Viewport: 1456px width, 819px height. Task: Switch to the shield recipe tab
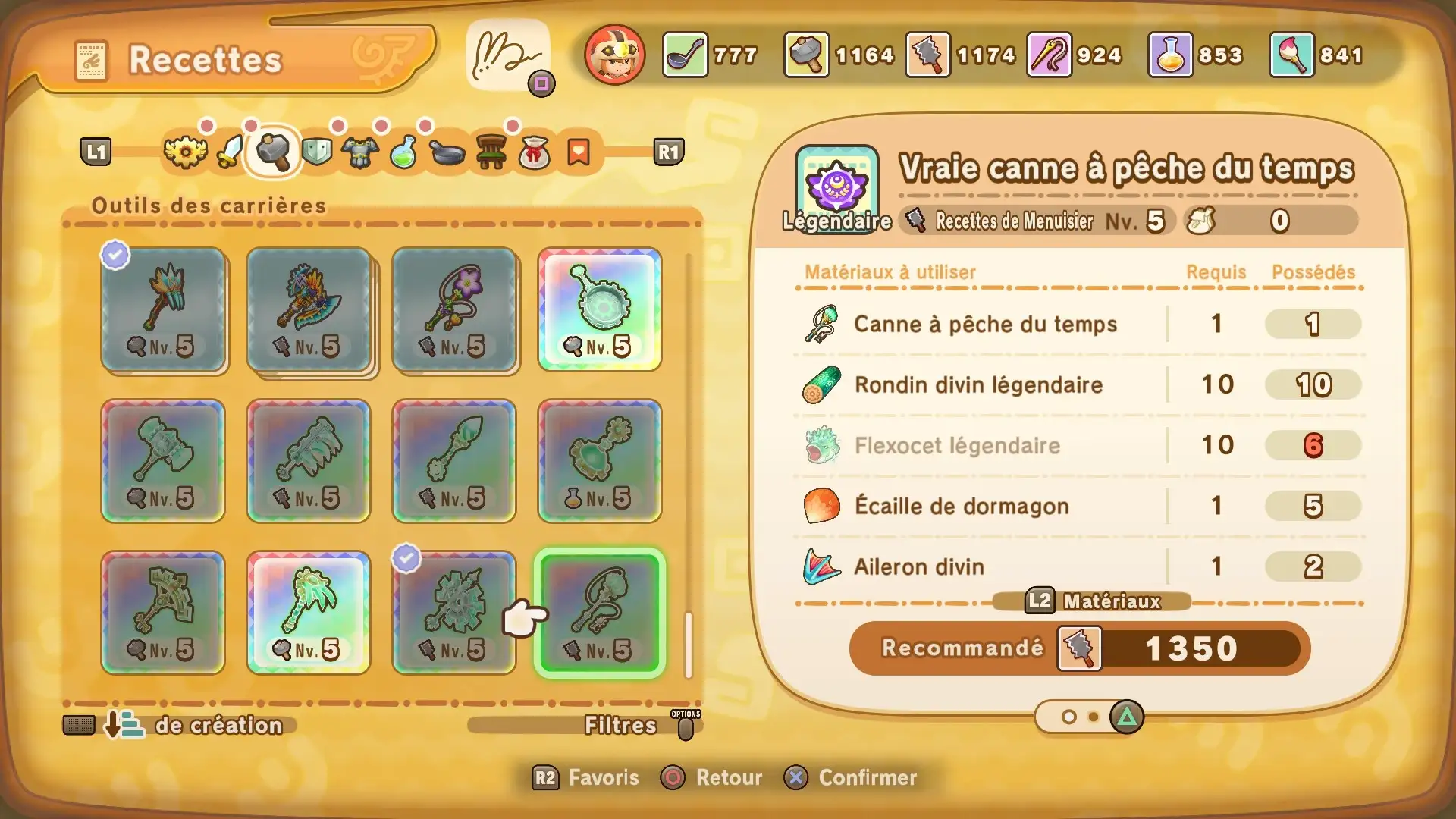coord(316,152)
